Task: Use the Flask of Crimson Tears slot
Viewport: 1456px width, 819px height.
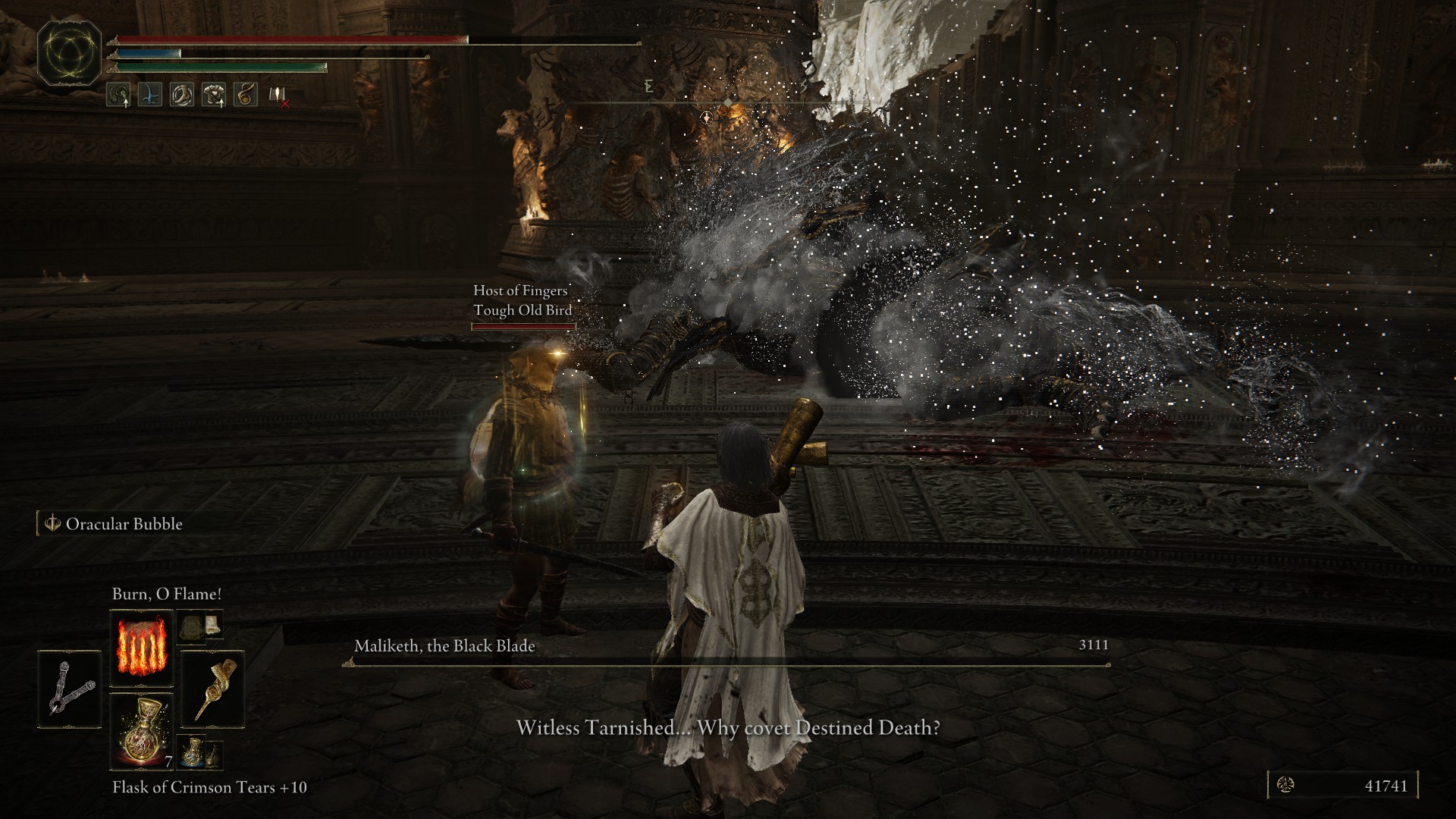Action: click(x=141, y=731)
